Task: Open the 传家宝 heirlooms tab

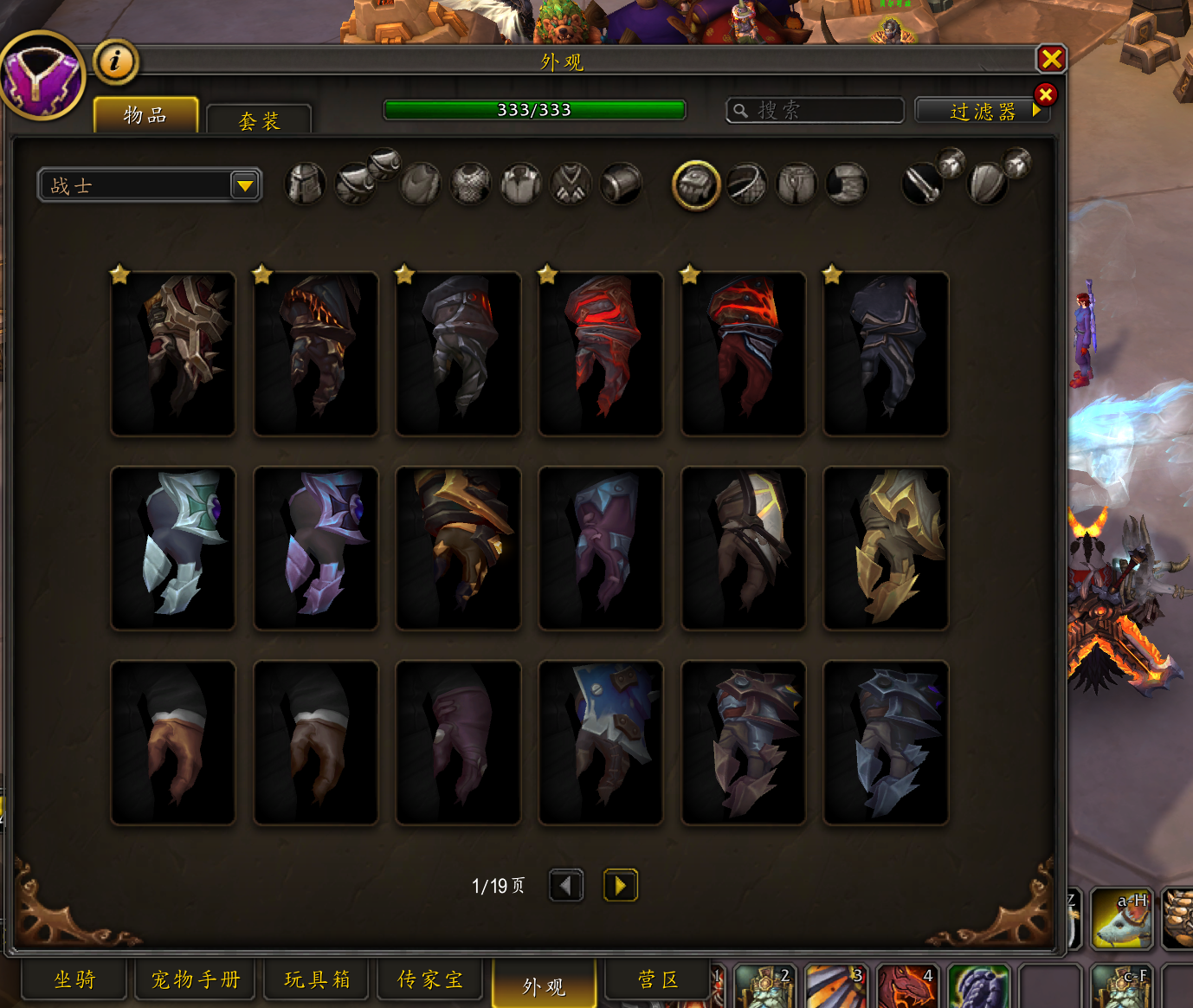Action: point(429,979)
